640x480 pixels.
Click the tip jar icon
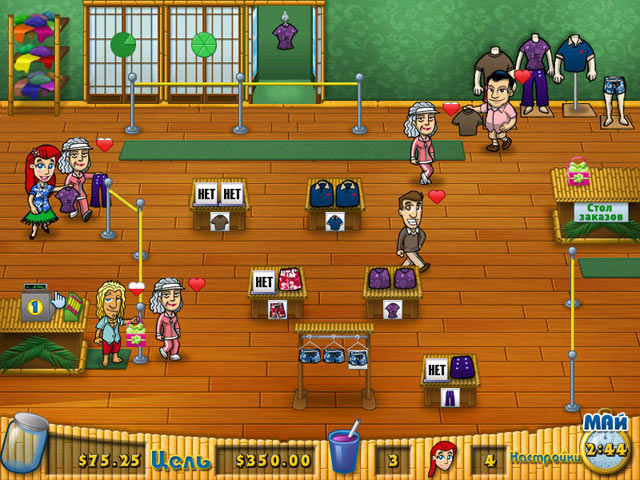pos(24,446)
